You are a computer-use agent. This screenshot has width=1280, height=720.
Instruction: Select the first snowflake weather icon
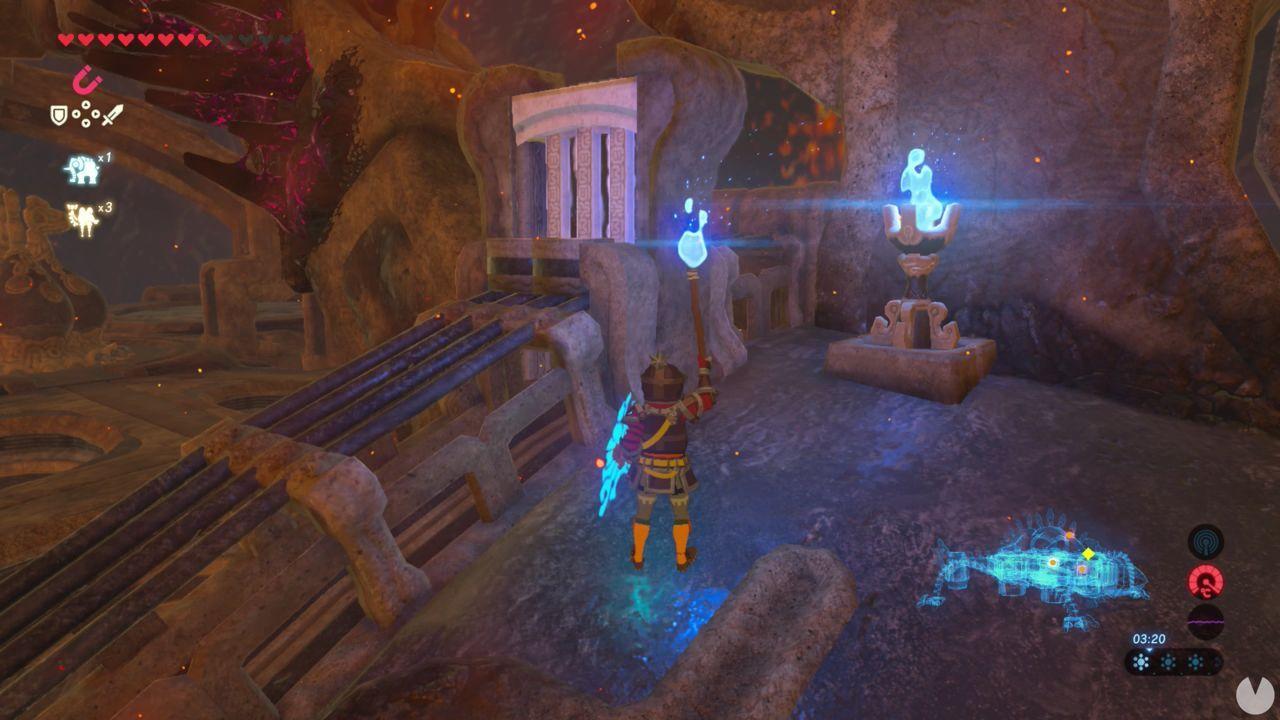pos(1141,662)
